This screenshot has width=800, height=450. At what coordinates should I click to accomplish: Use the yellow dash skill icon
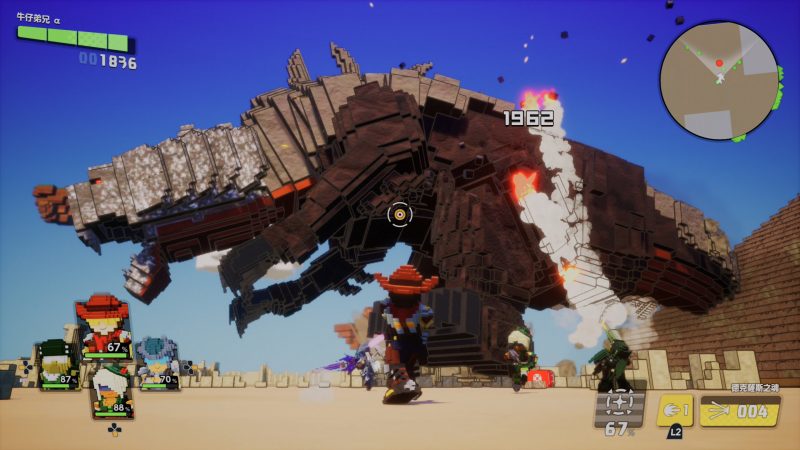point(674,411)
